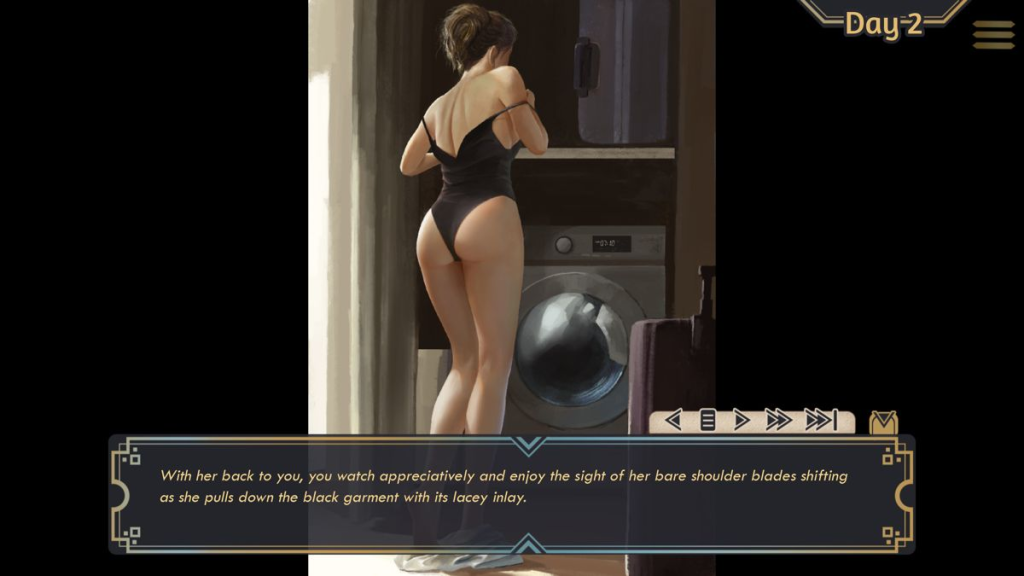The image size is (1024, 576).
Task: Go back with the left arrow button
Action: 673,421
